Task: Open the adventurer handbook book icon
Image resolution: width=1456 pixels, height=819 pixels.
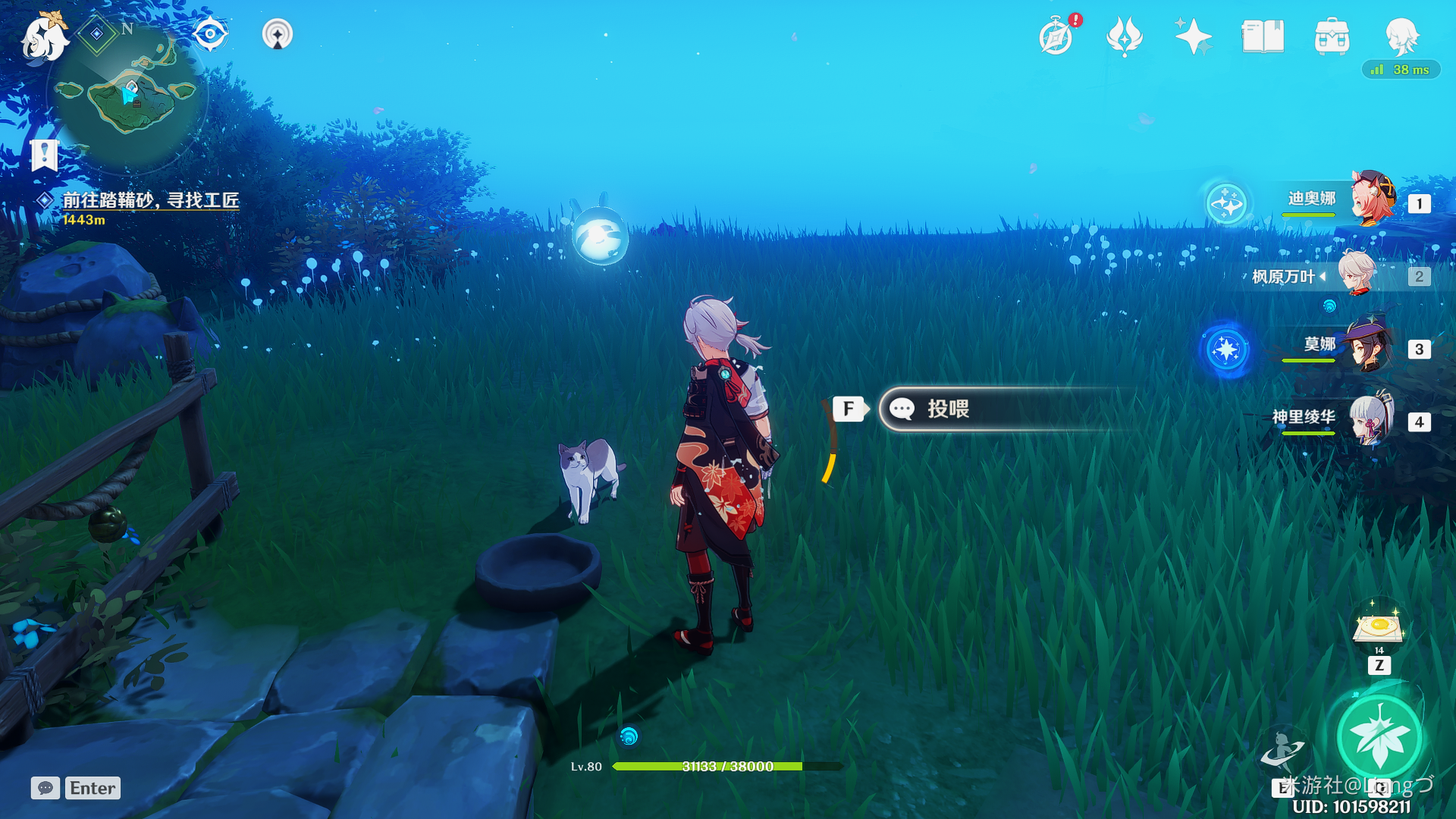Action: click(x=1263, y=36)
